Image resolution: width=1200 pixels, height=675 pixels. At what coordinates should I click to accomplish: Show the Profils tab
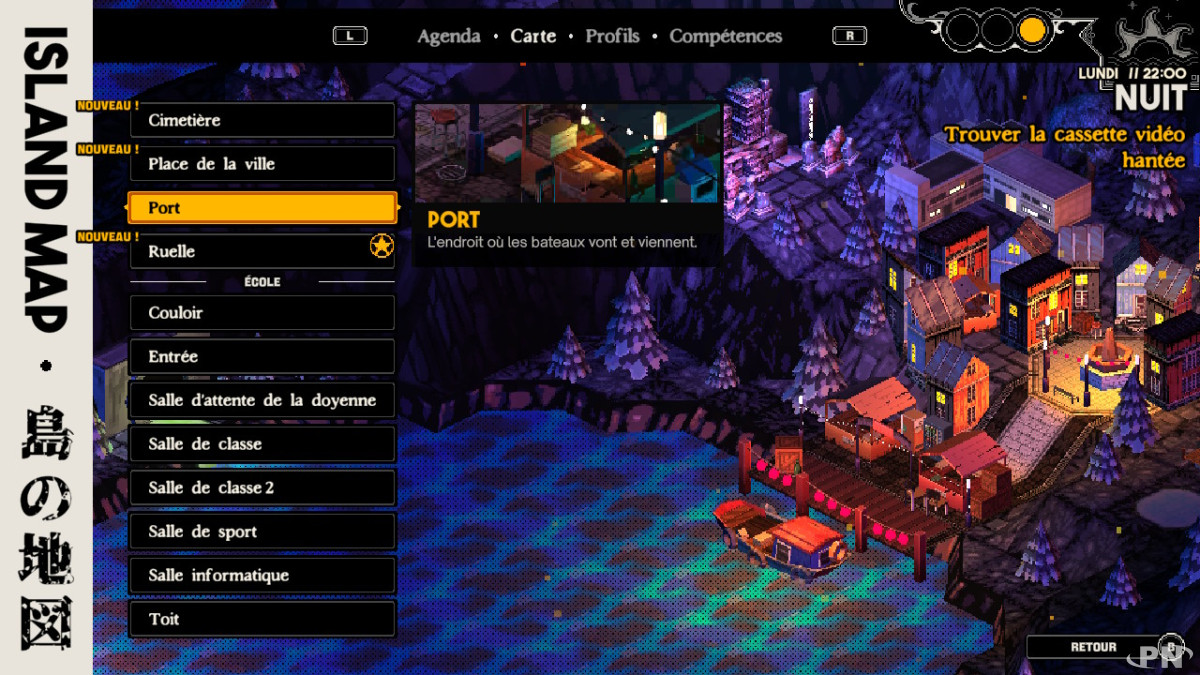pos(612,36)
